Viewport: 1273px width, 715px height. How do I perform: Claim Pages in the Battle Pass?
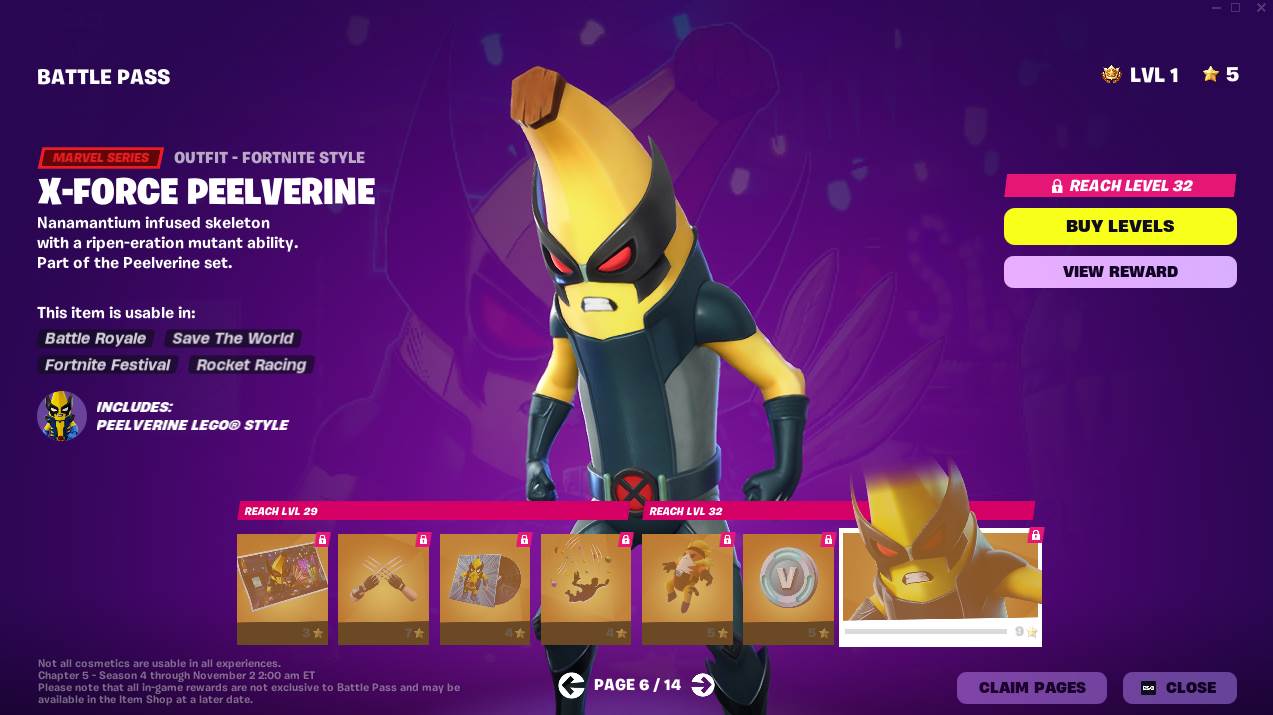click(x=1031, y=688)
